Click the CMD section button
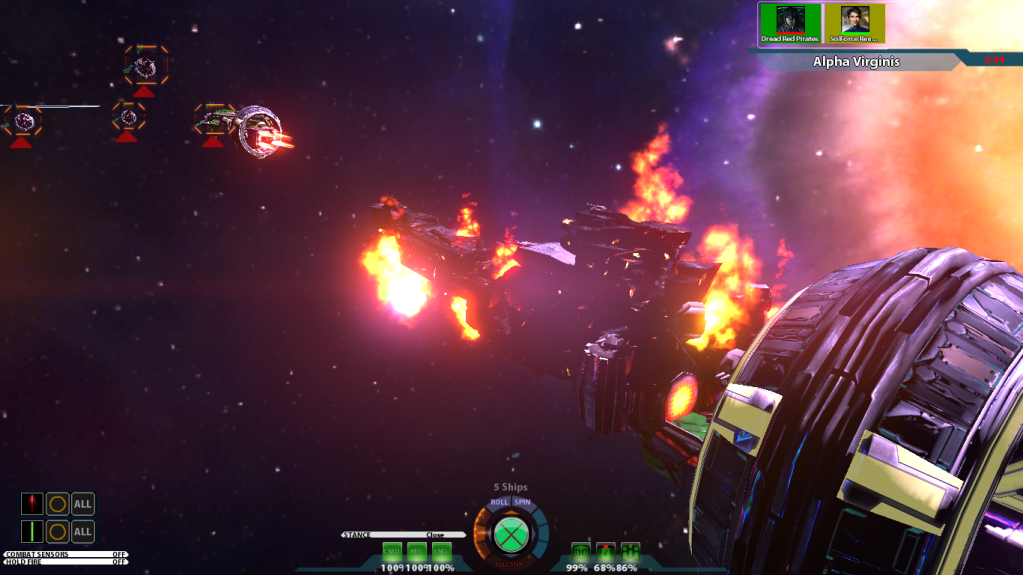 click(x=392, y=551)
